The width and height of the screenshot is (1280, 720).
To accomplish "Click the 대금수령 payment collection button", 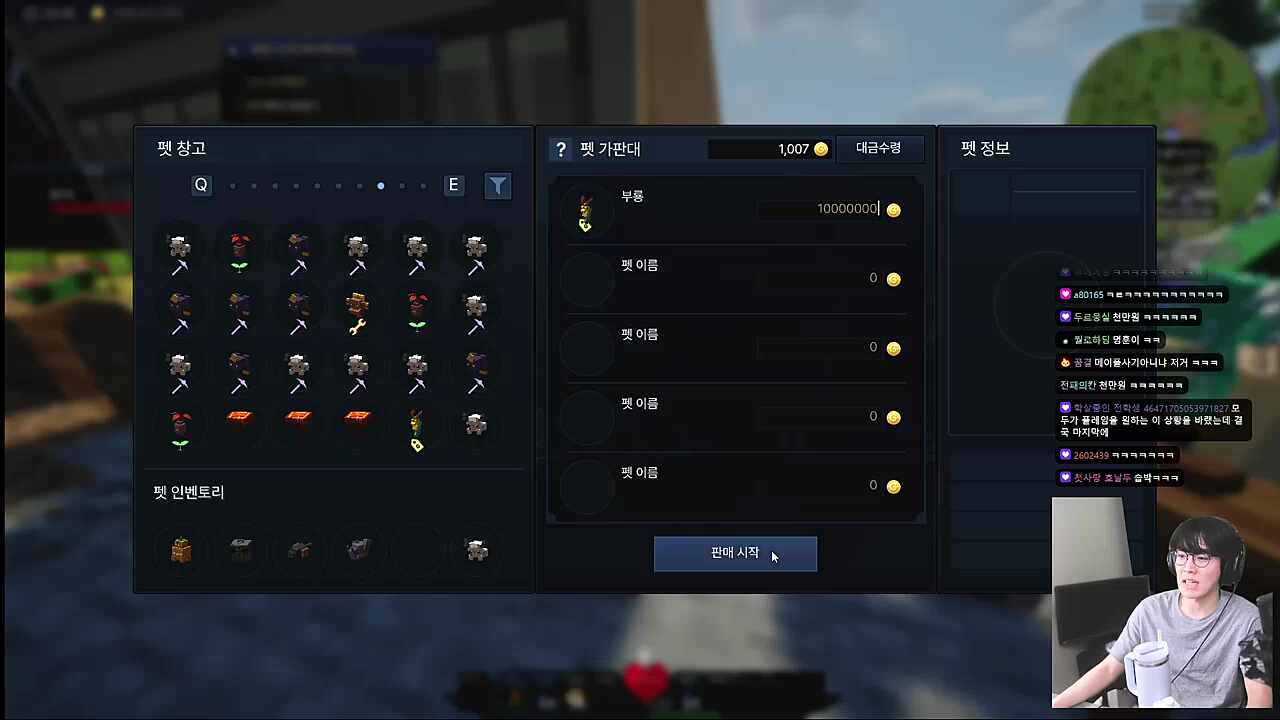I will click(x=878, y=148).
